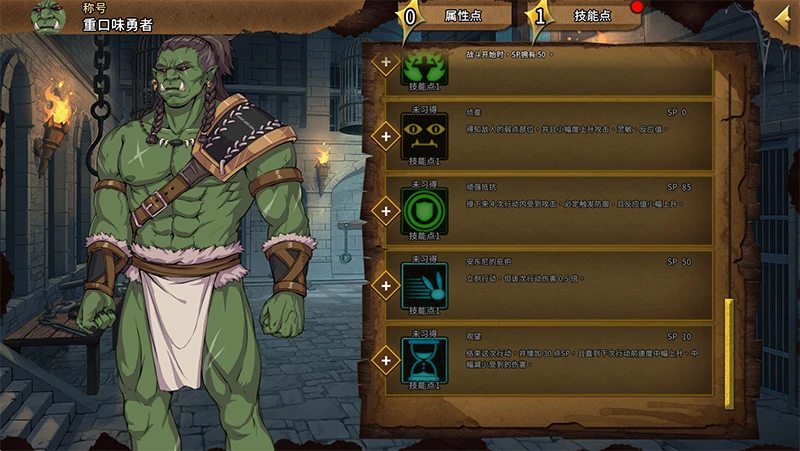Learn the hourglass 观望 skill with plus button

click(x=384, y=358)
